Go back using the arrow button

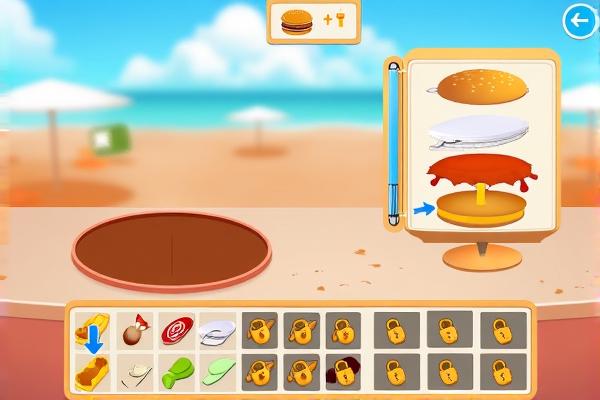point(578,20)
